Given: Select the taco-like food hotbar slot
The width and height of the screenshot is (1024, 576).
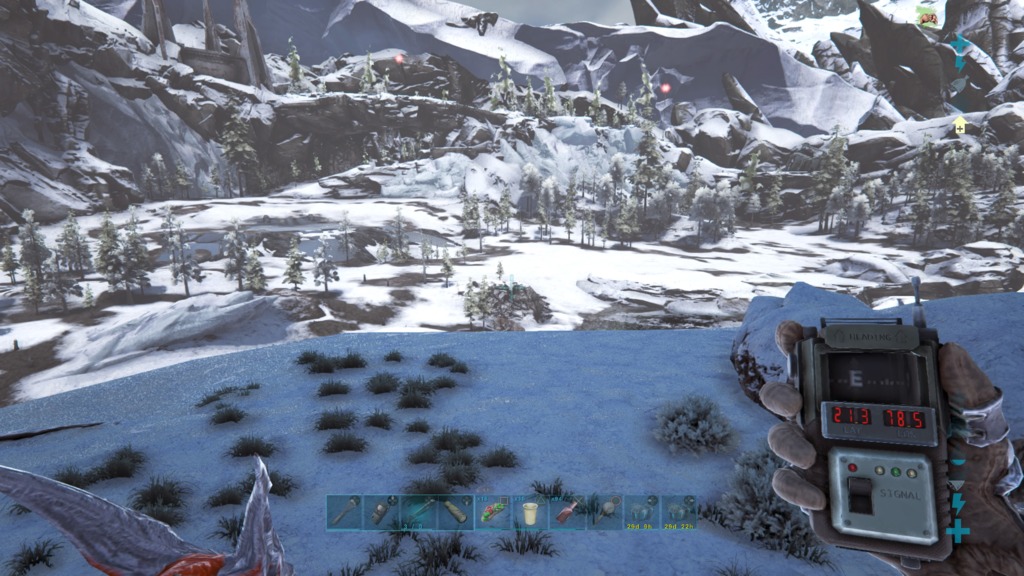Looking at the screenshot, I should click(491, 512).
